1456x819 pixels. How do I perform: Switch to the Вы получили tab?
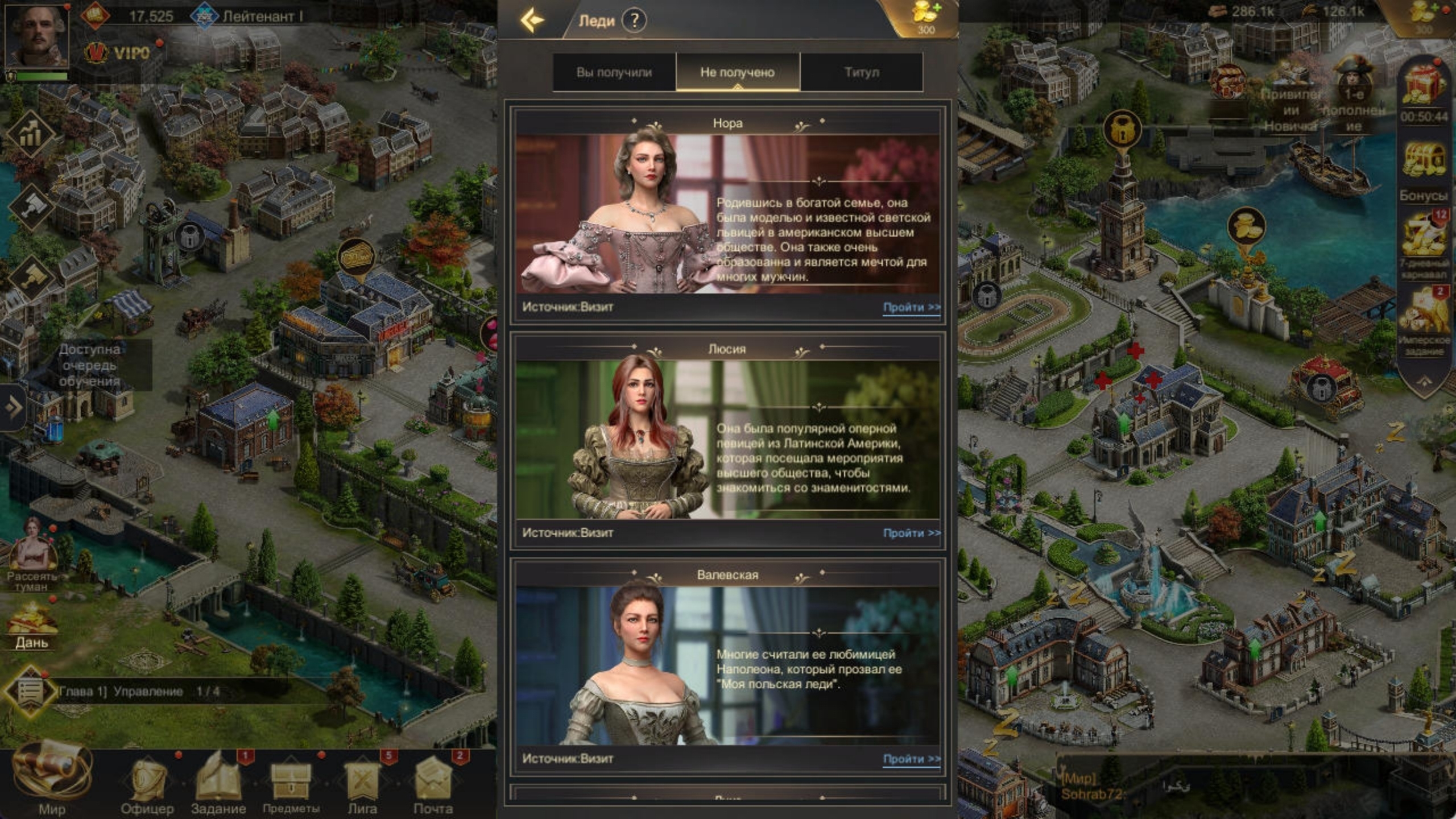pyautogui.click(x=613, y=72)
